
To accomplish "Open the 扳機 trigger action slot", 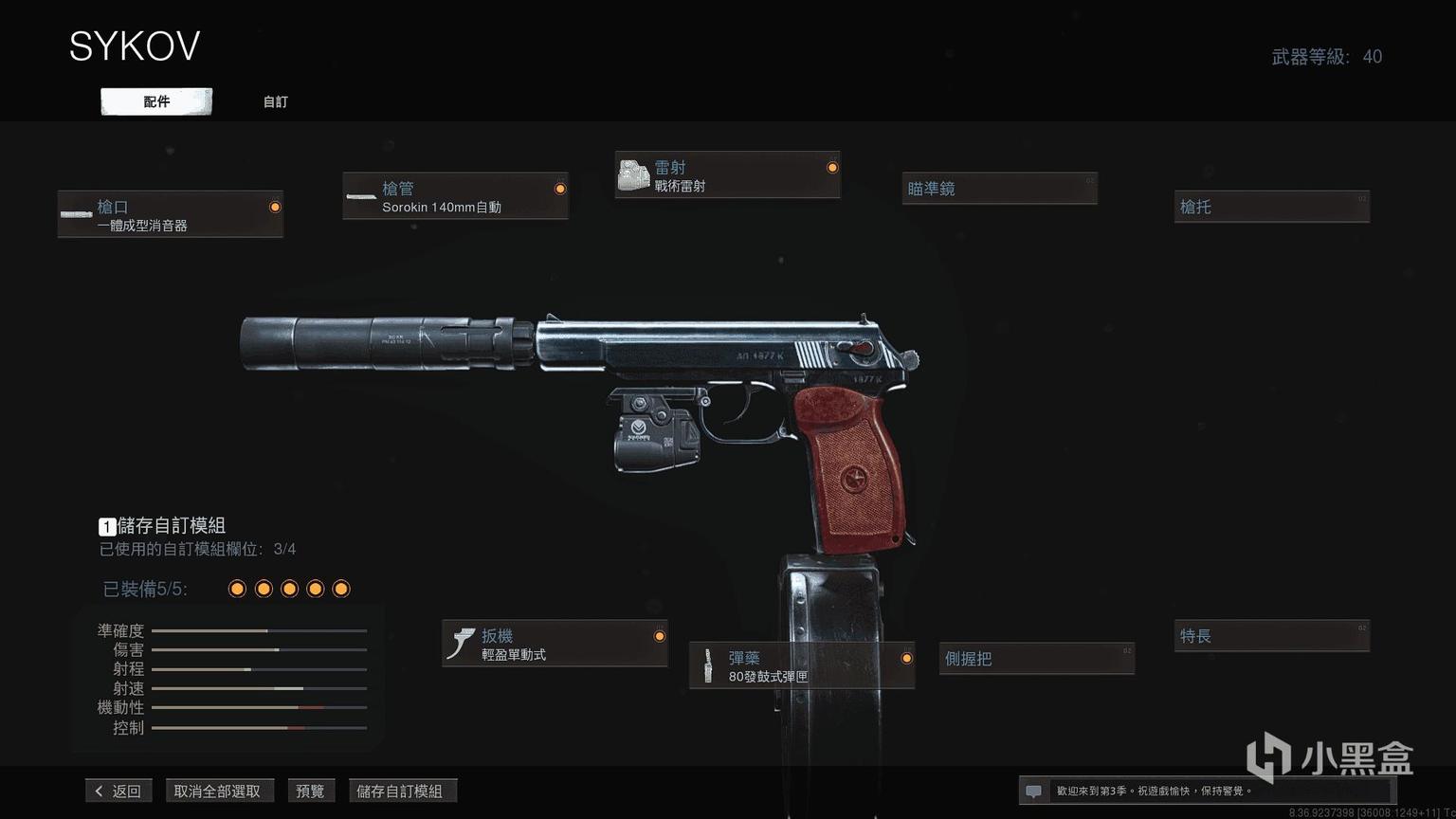I will tap(555, 644).
